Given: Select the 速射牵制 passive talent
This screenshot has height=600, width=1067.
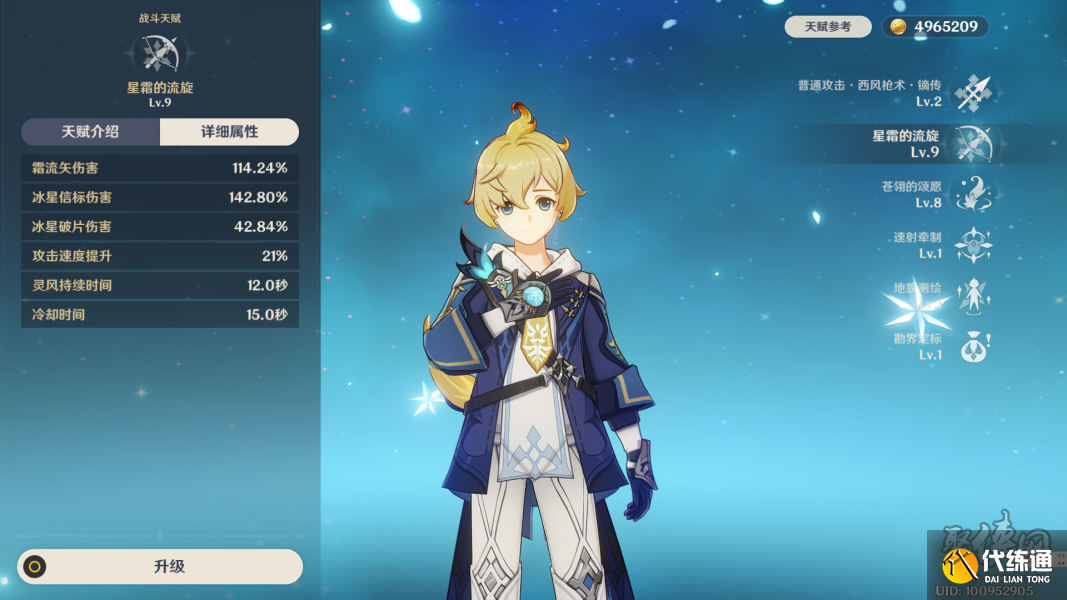Looking at the screenshot, I should coord(972,245).
